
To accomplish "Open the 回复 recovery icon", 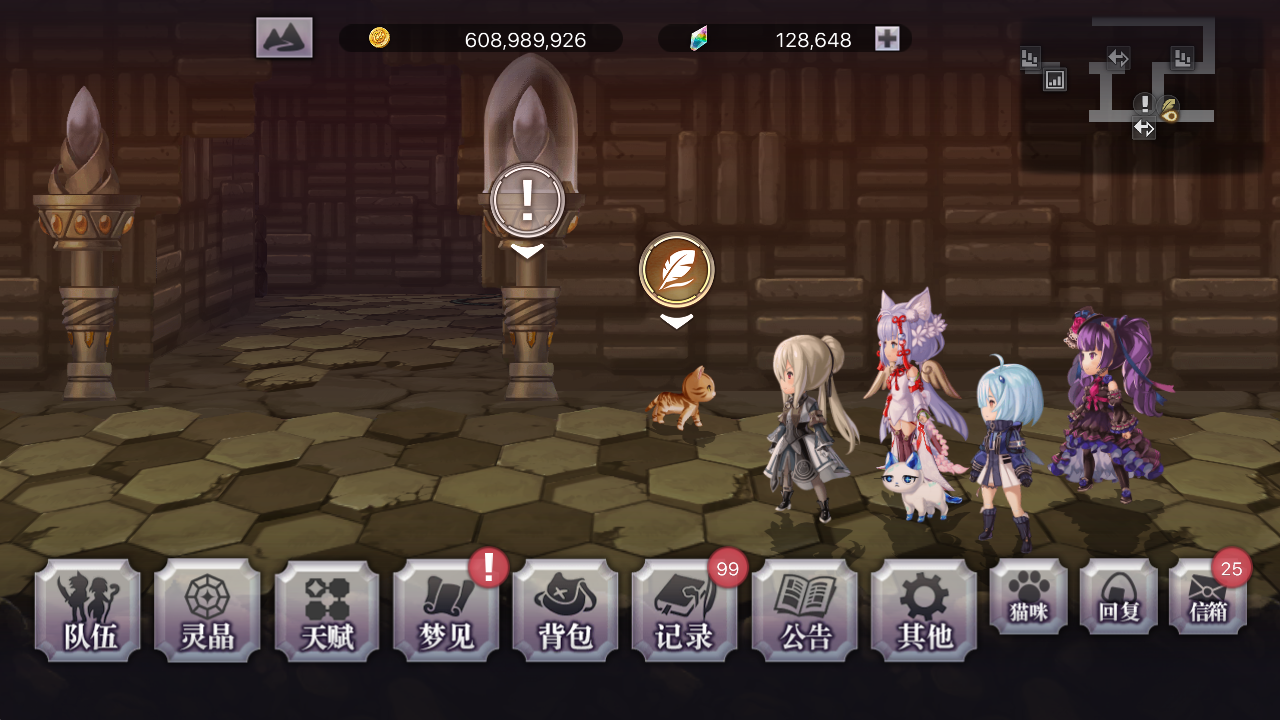I will pyautogui.click(x=1117, y=597).
